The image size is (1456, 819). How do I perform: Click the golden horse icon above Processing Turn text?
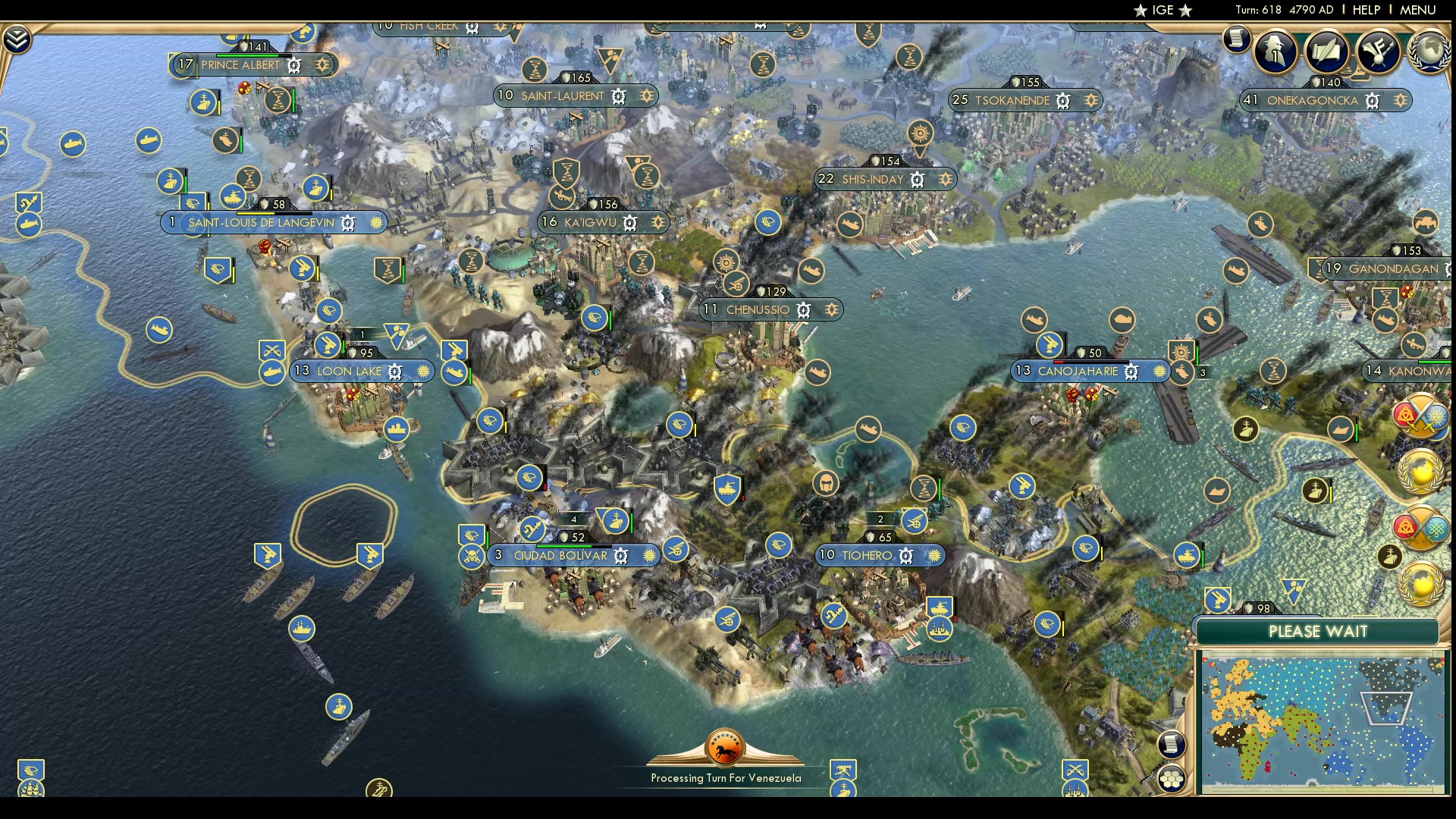pos(724,747)
